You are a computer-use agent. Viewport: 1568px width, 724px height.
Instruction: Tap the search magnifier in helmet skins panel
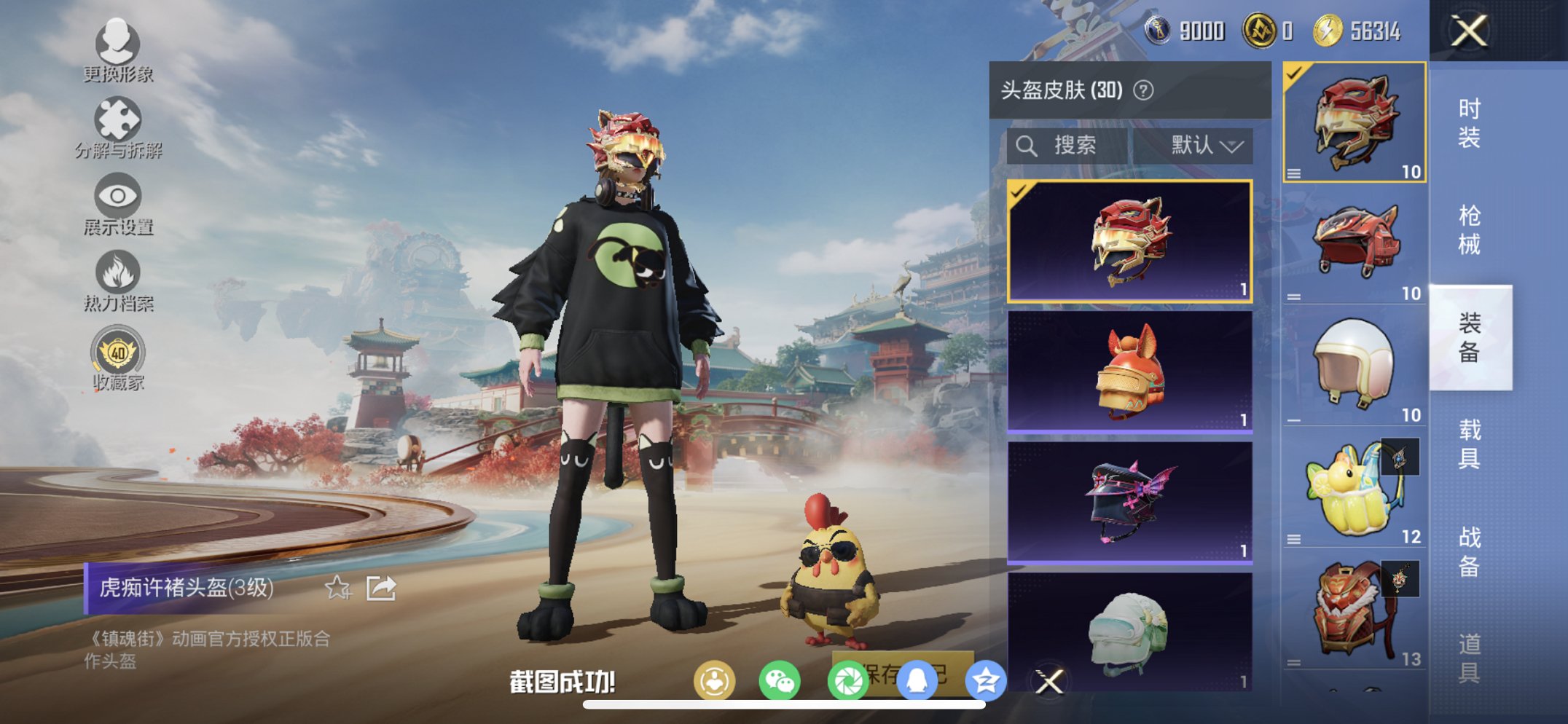pos(1028,146)
